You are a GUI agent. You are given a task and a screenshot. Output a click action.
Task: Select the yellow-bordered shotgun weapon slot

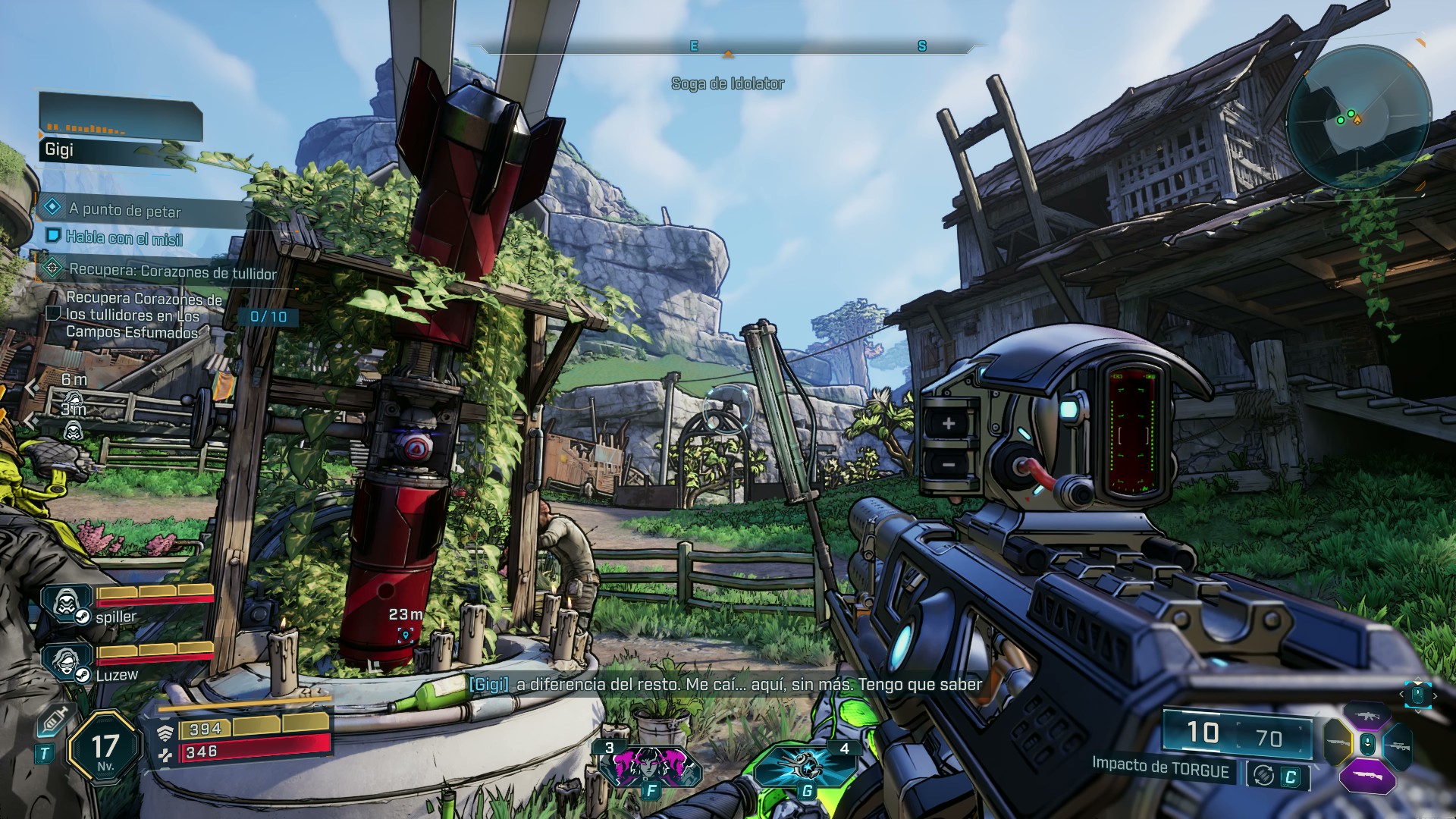[x=1338, y=744]
